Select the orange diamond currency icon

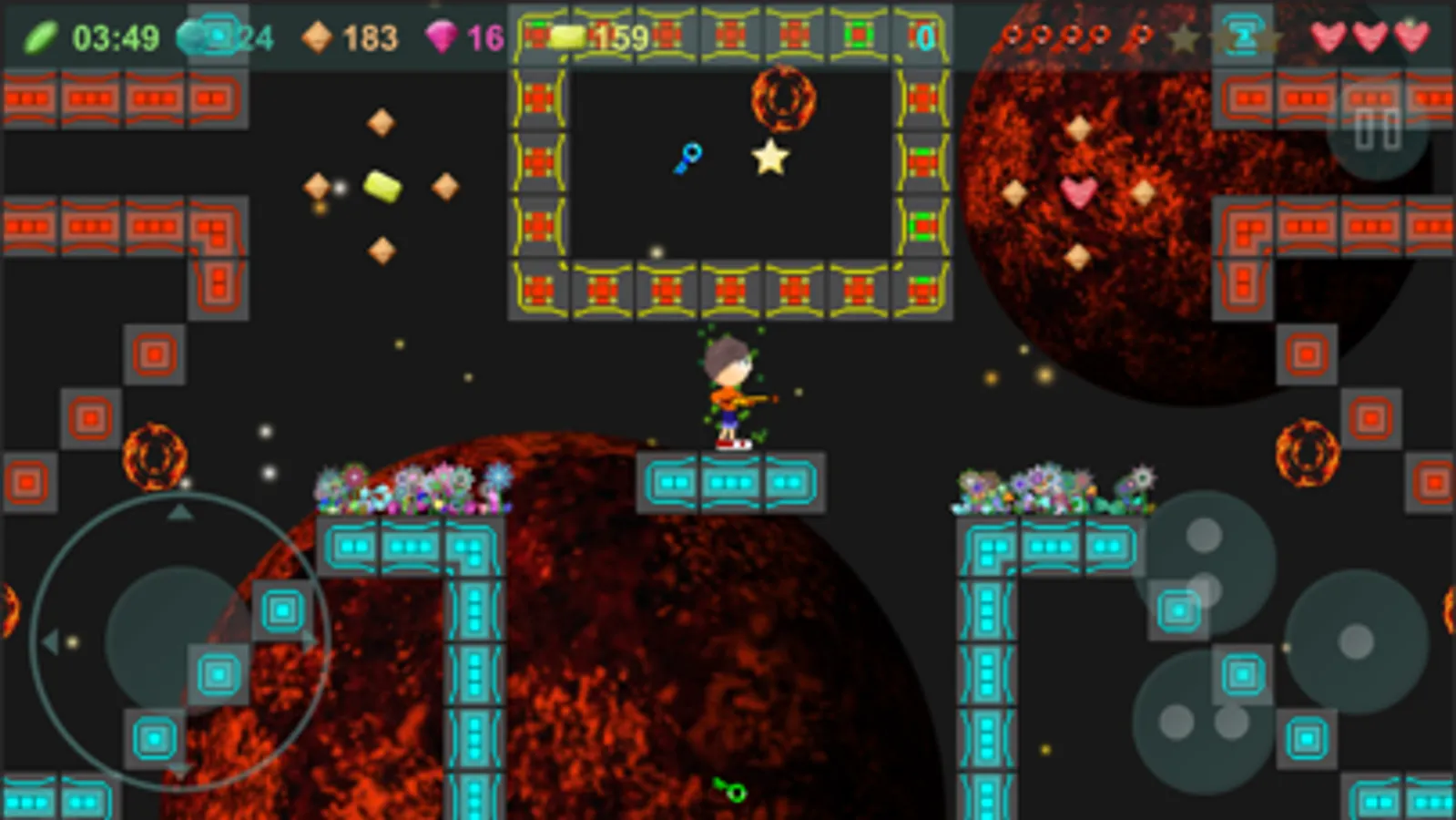(317, 36)
